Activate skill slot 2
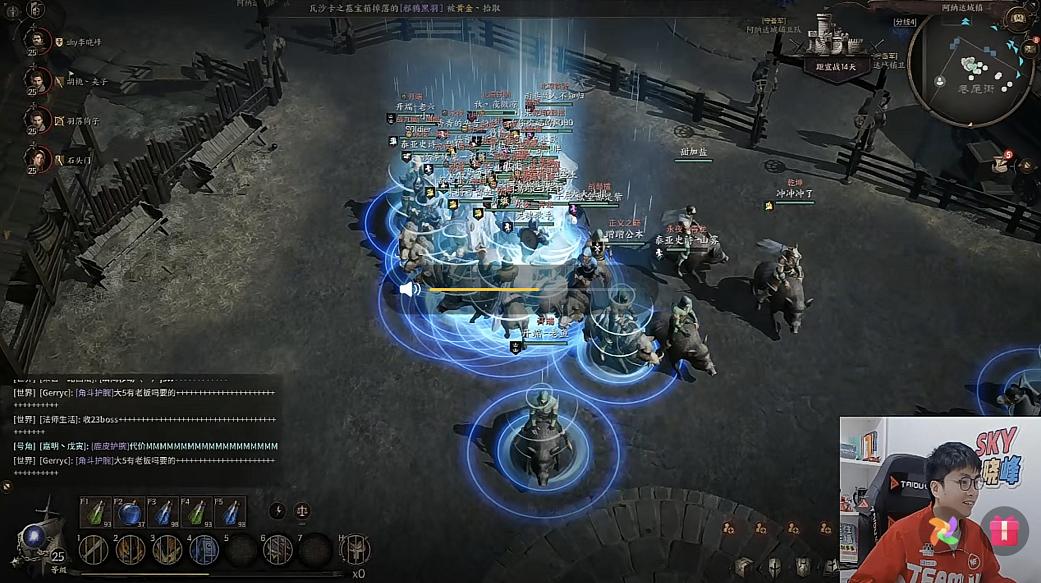 130,549
